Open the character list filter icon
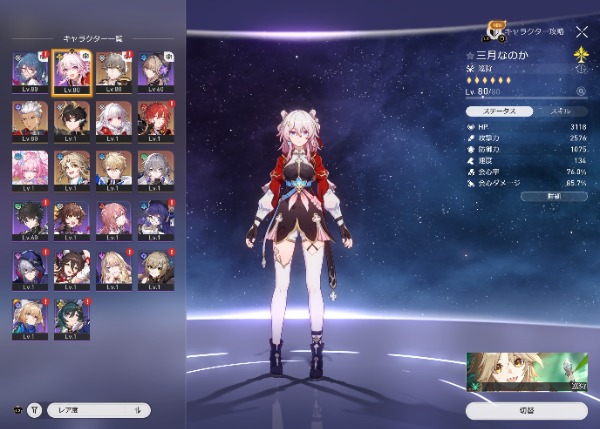The height and width of the screenshot is (429, 600). tap(35, 410)
